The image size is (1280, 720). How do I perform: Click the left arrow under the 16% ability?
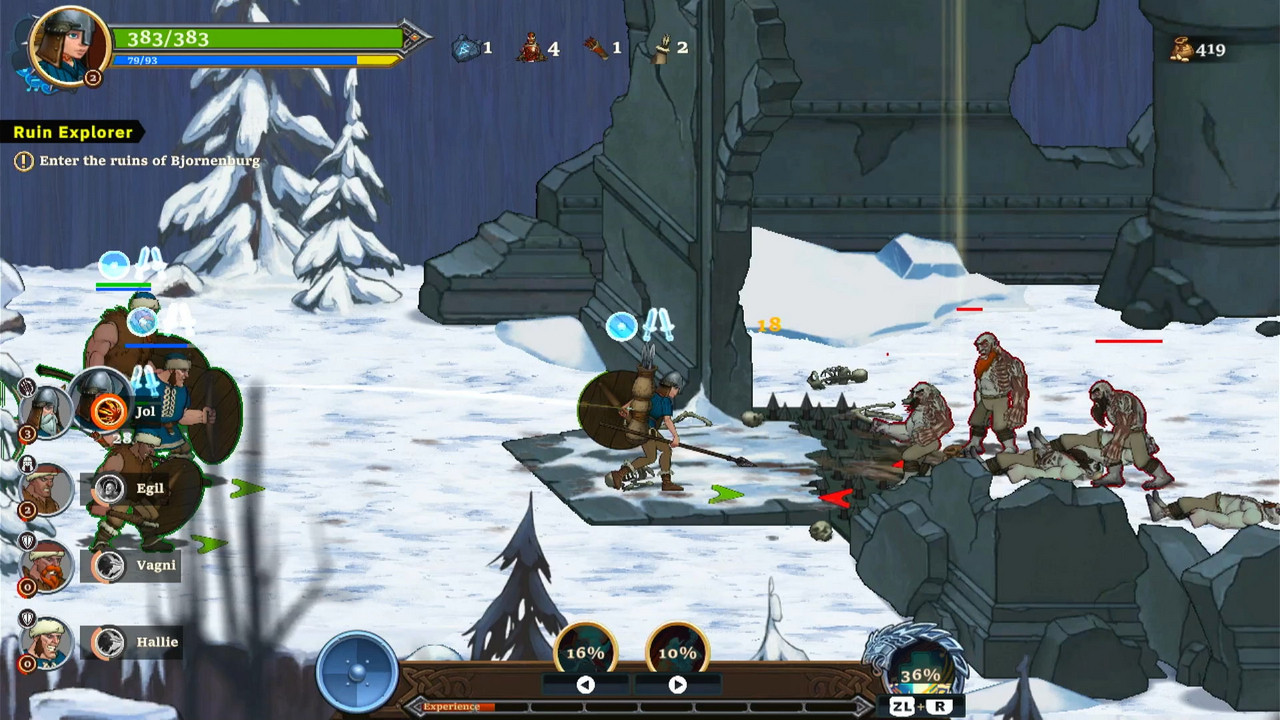click(585, 685)
